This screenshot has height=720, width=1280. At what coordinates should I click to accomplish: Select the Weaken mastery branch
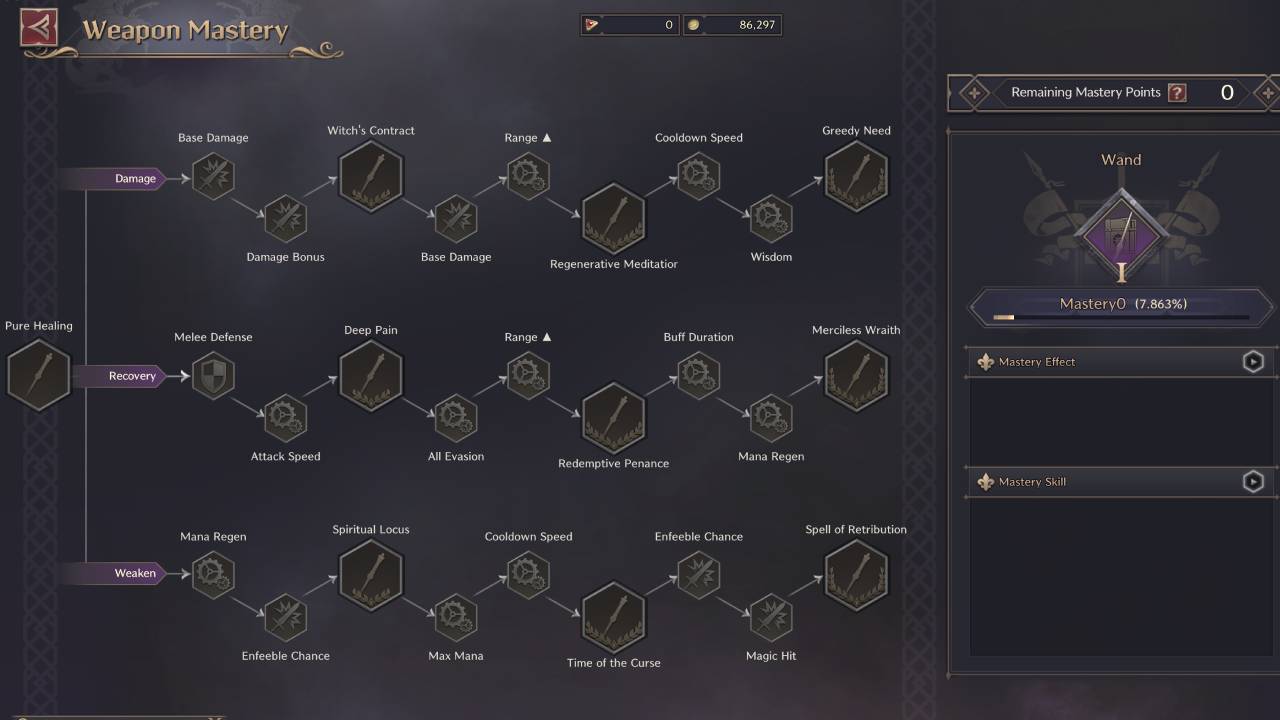(x=135, y=573)
